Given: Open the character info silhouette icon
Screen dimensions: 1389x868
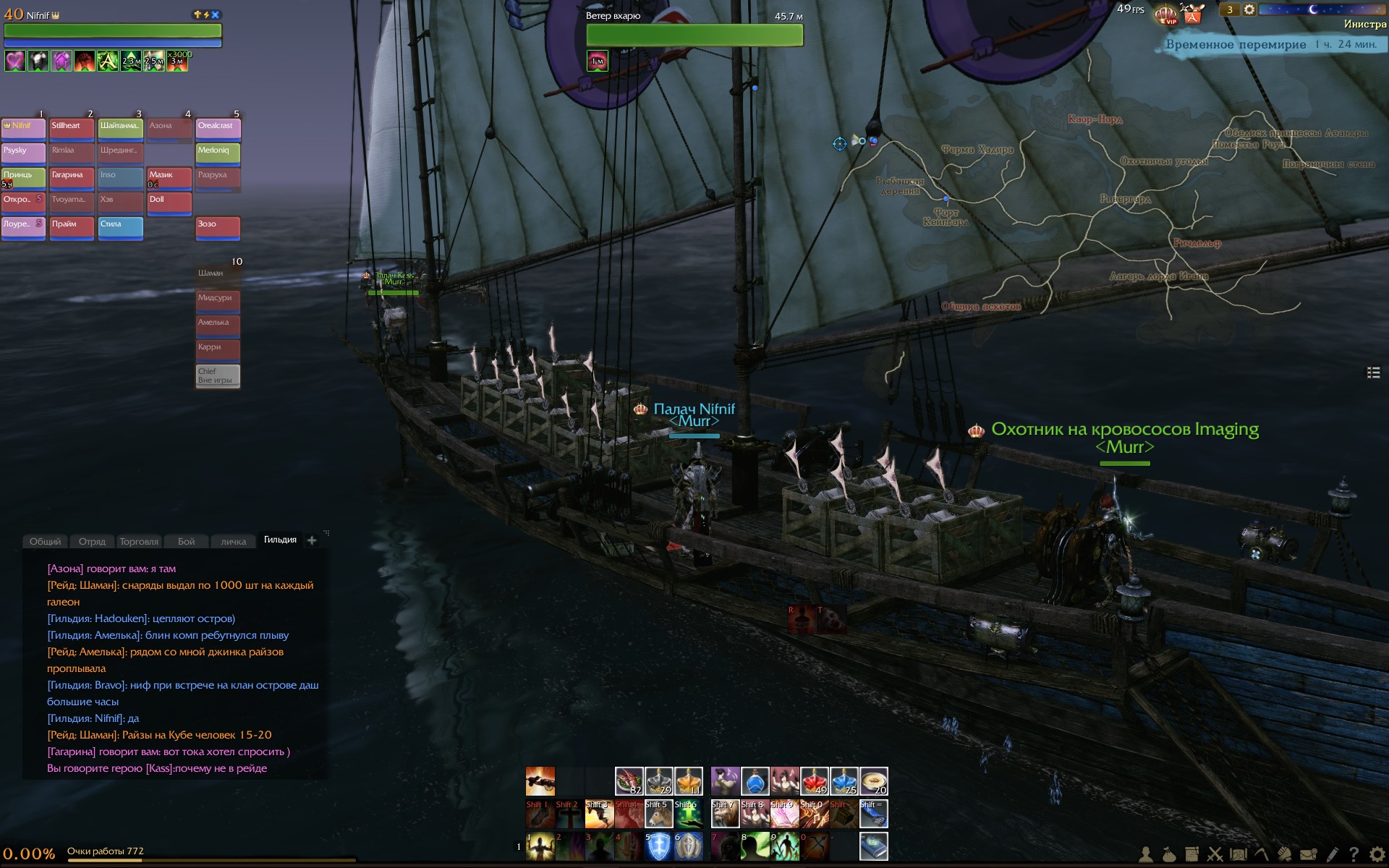Looking at the screenshot, I should tap(1146, 855).
